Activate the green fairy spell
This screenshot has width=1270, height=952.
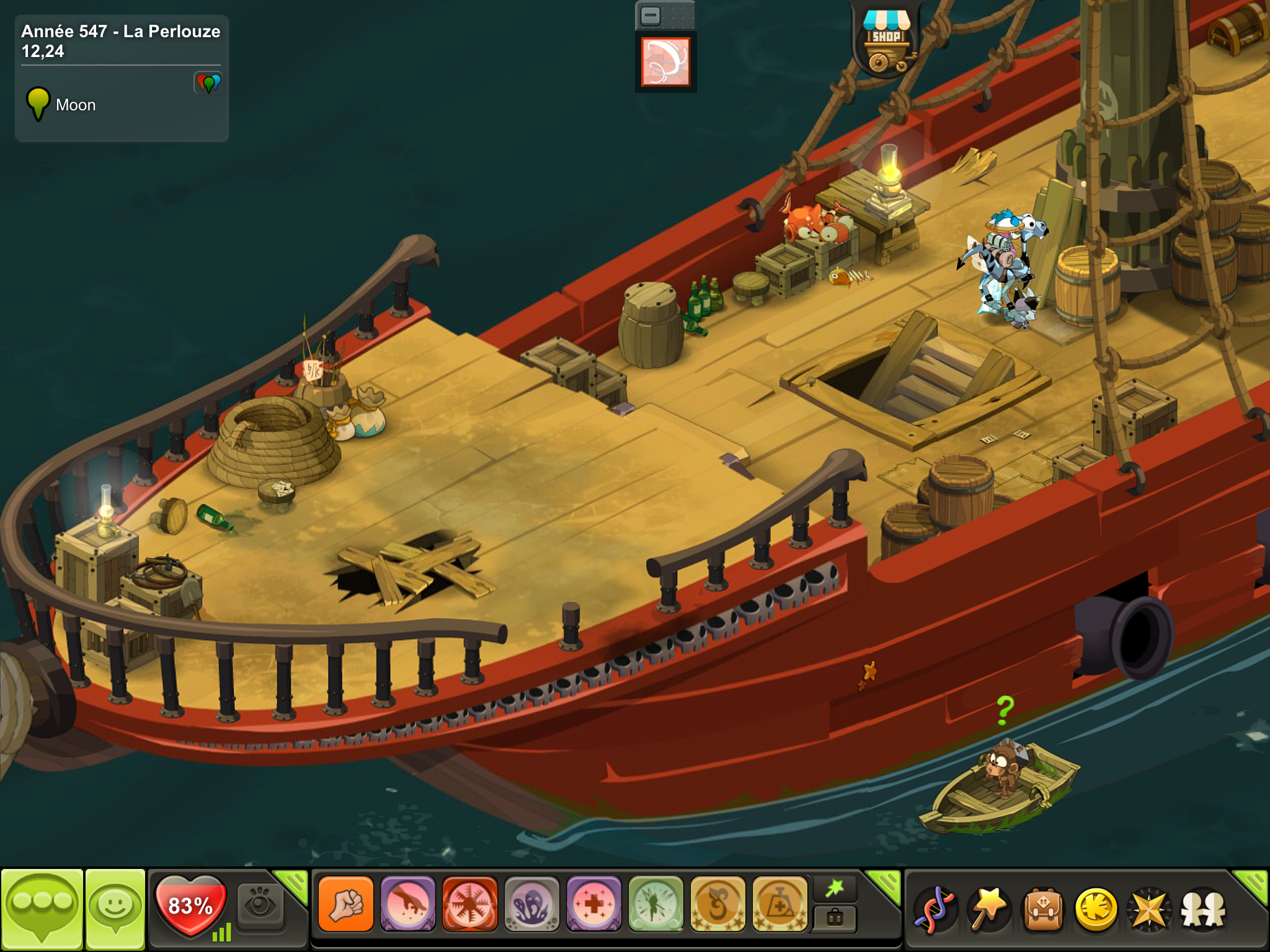(x=656, y=904)
